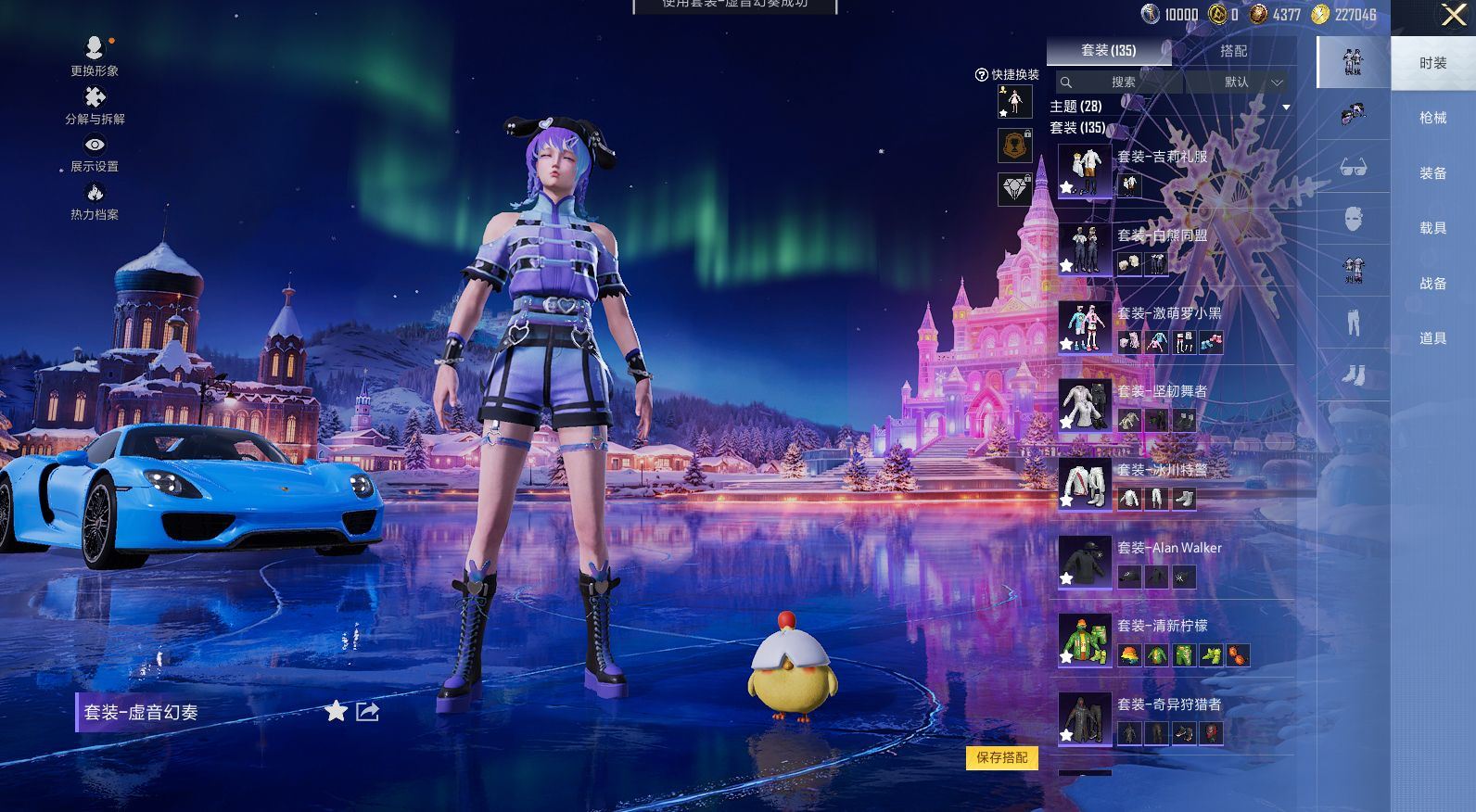Favorite the outfit with the star icon

click(336, 711)
